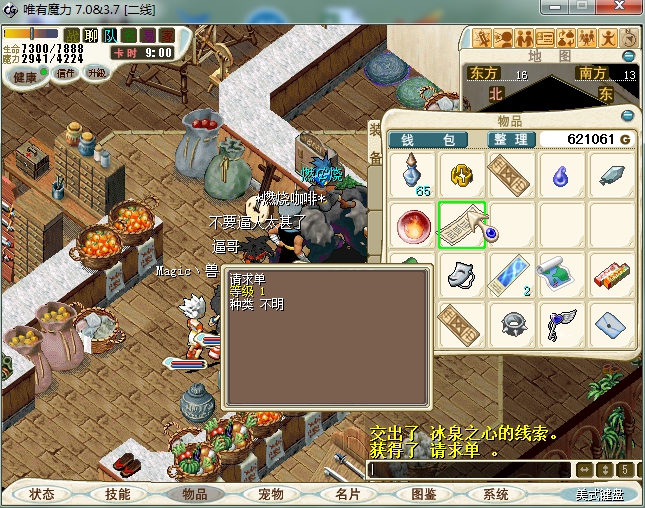
Task: Open the 宠物 pets menu
Action: [x=271, y=494]
